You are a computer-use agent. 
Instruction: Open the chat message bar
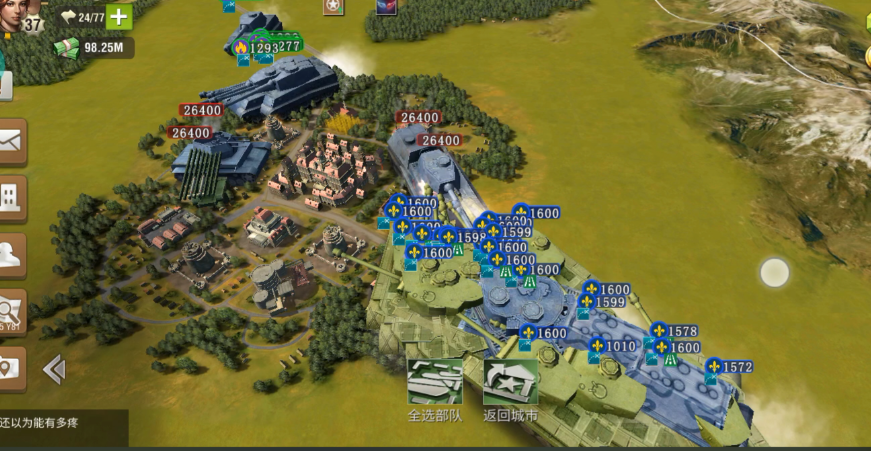point(64,426)
